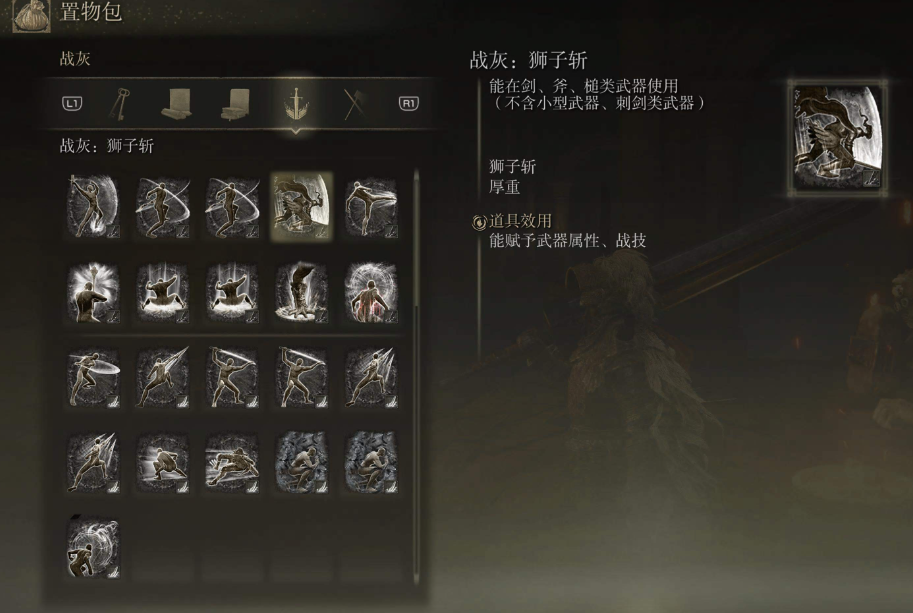Pick the wide horizontal slash ash of war

[93, 375]
